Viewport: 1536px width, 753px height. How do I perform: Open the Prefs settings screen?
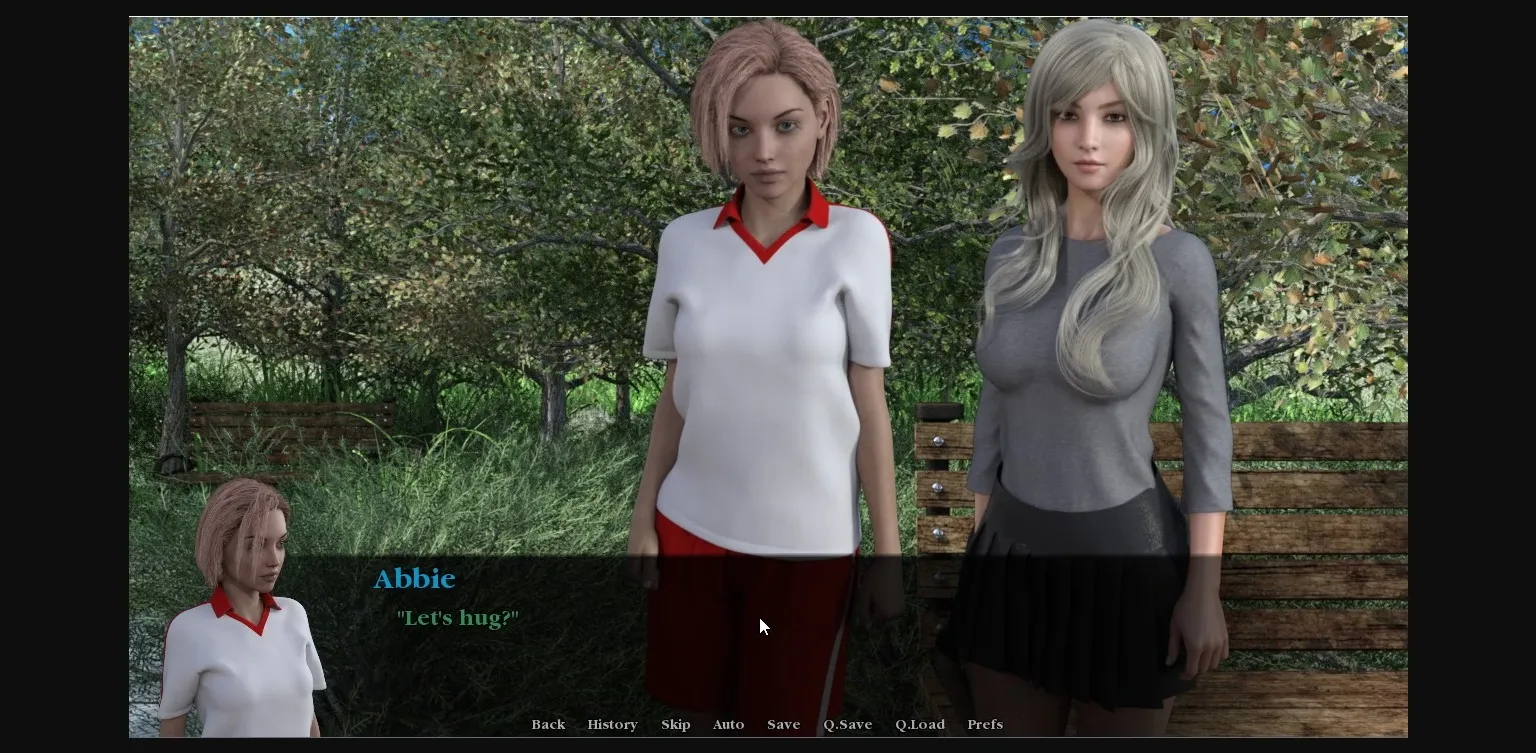[985, 724]
